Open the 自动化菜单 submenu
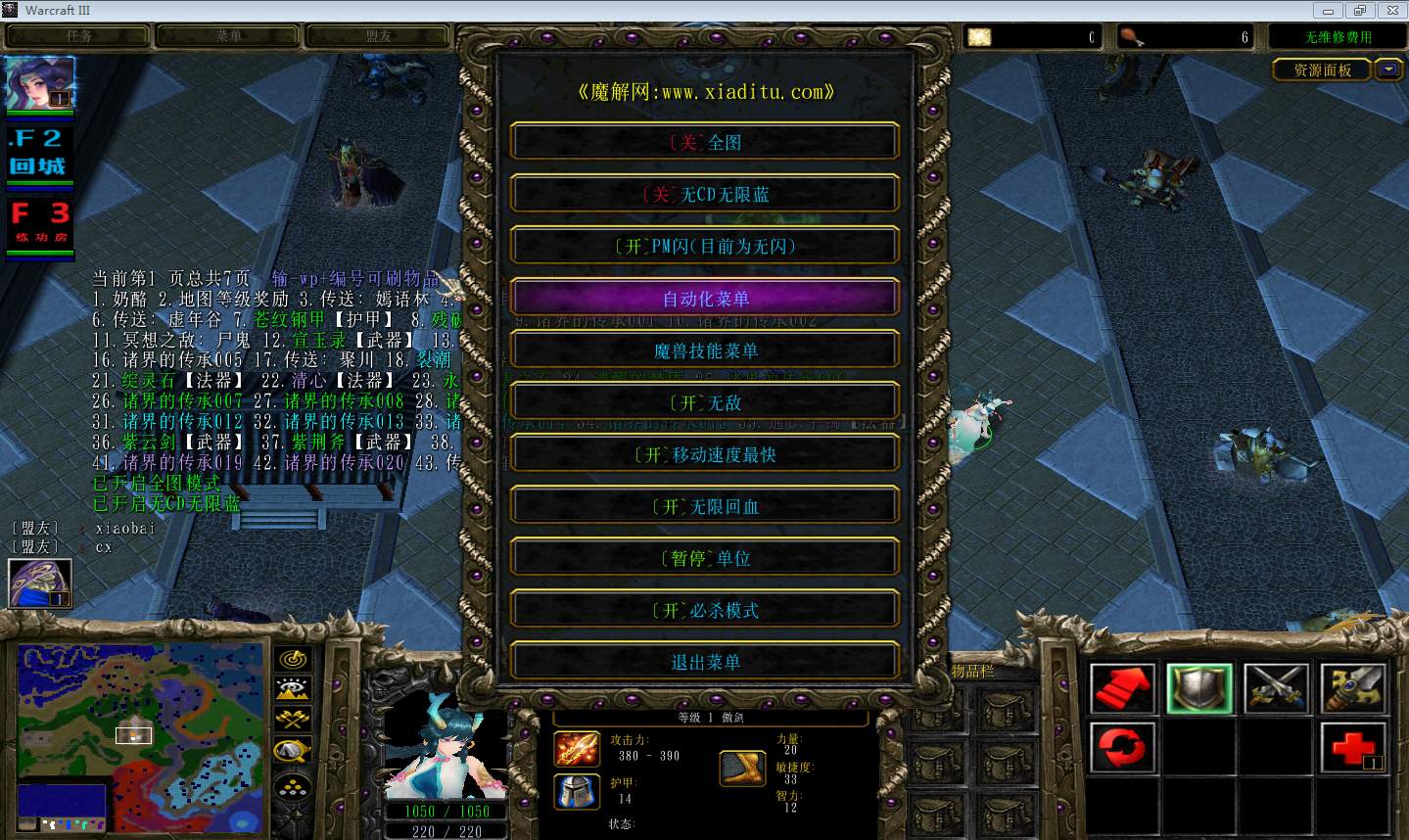1409x840 pixels. 704,299
